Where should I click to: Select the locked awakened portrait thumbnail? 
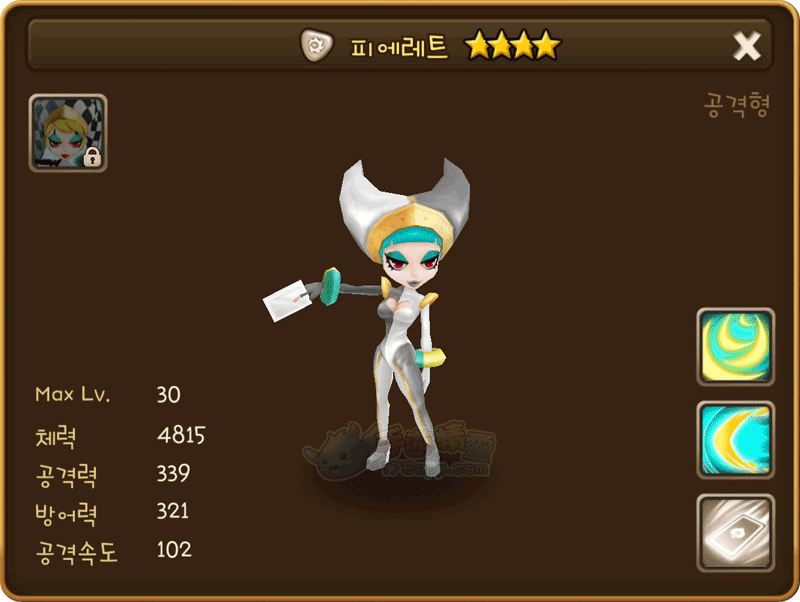tap(68, 133)
